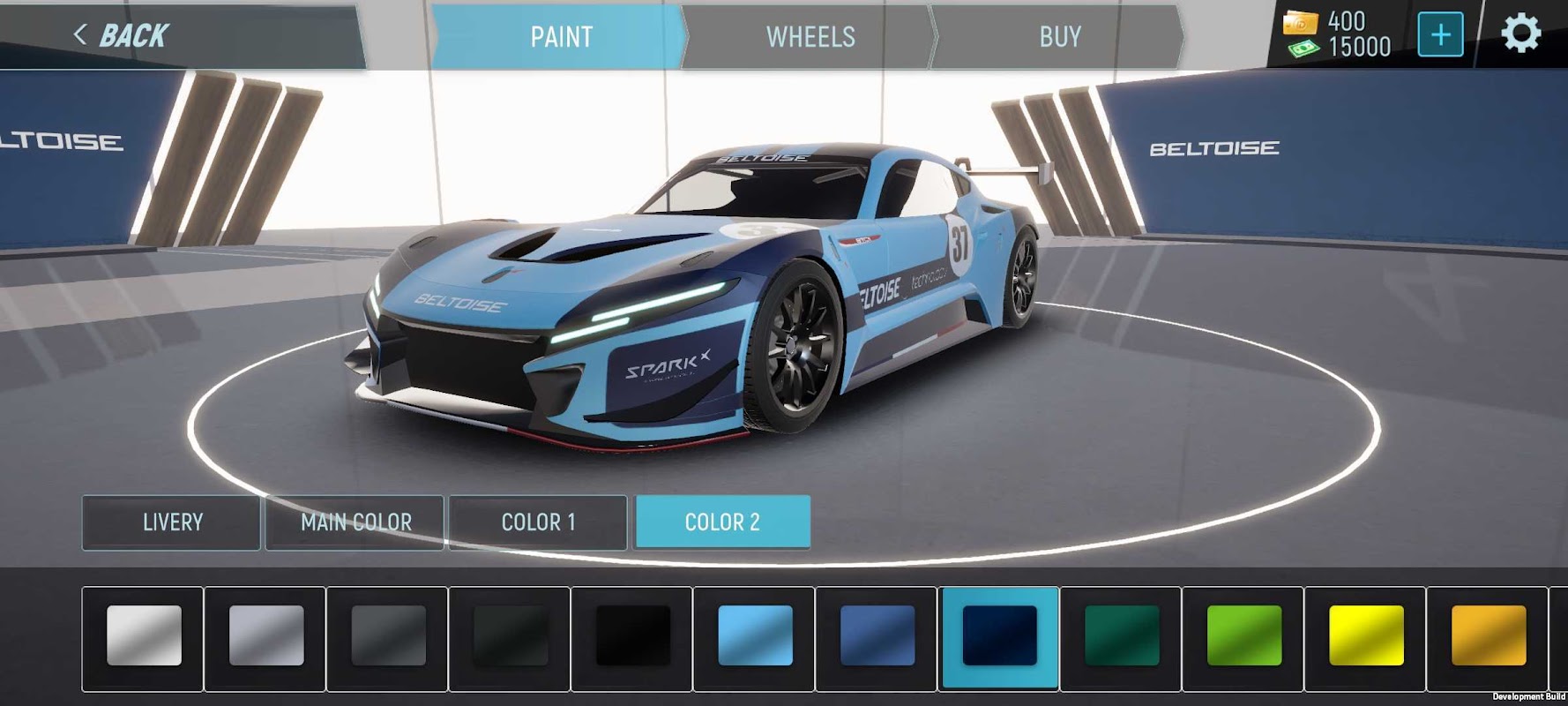Viewport: 1568px width, 706px height.
Task: Pick the pure black color swatch
Action: (x=632, y=635)
